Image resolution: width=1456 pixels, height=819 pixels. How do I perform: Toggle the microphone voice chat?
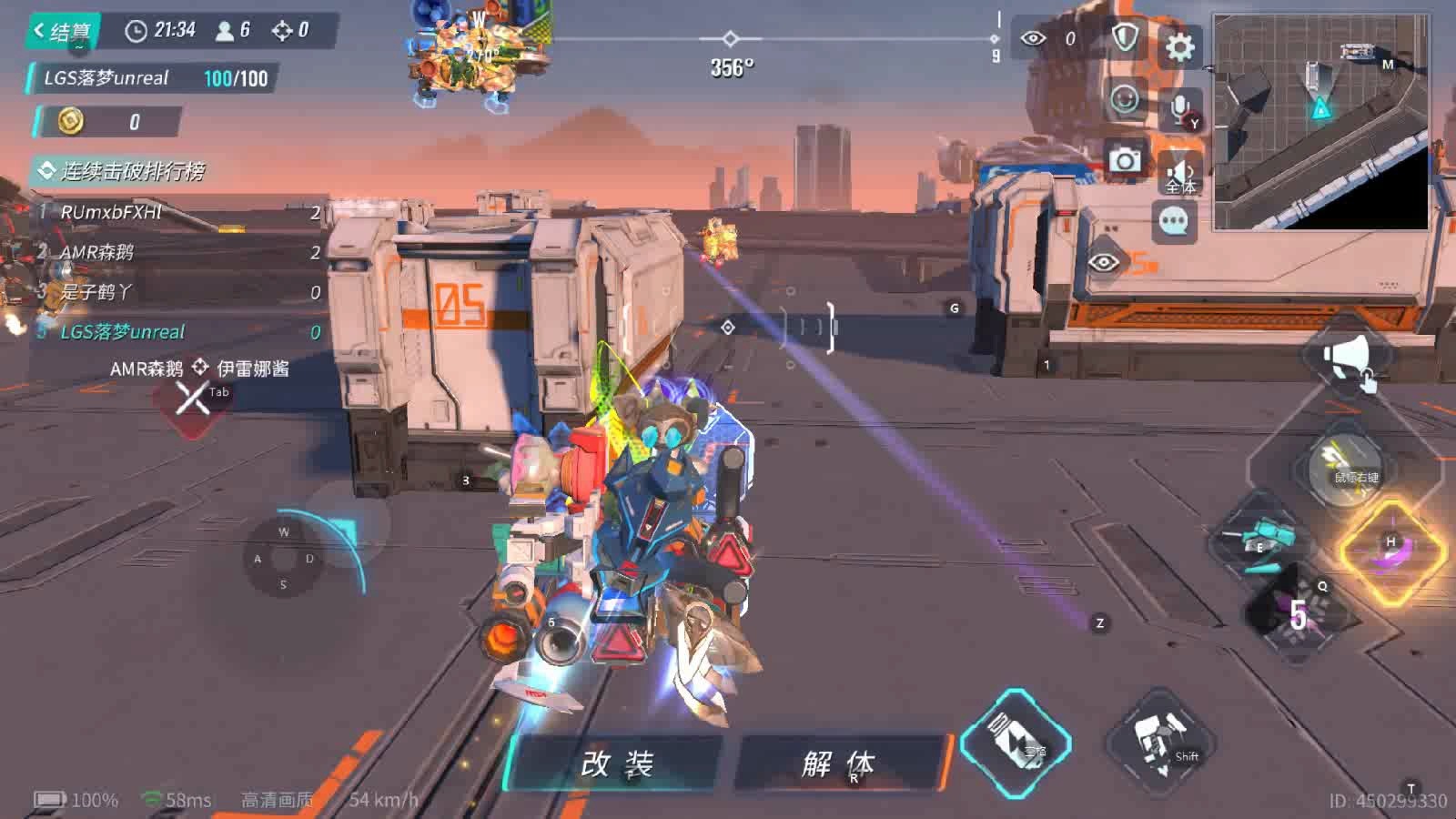pyautogui.click(x=1180, y=110)
